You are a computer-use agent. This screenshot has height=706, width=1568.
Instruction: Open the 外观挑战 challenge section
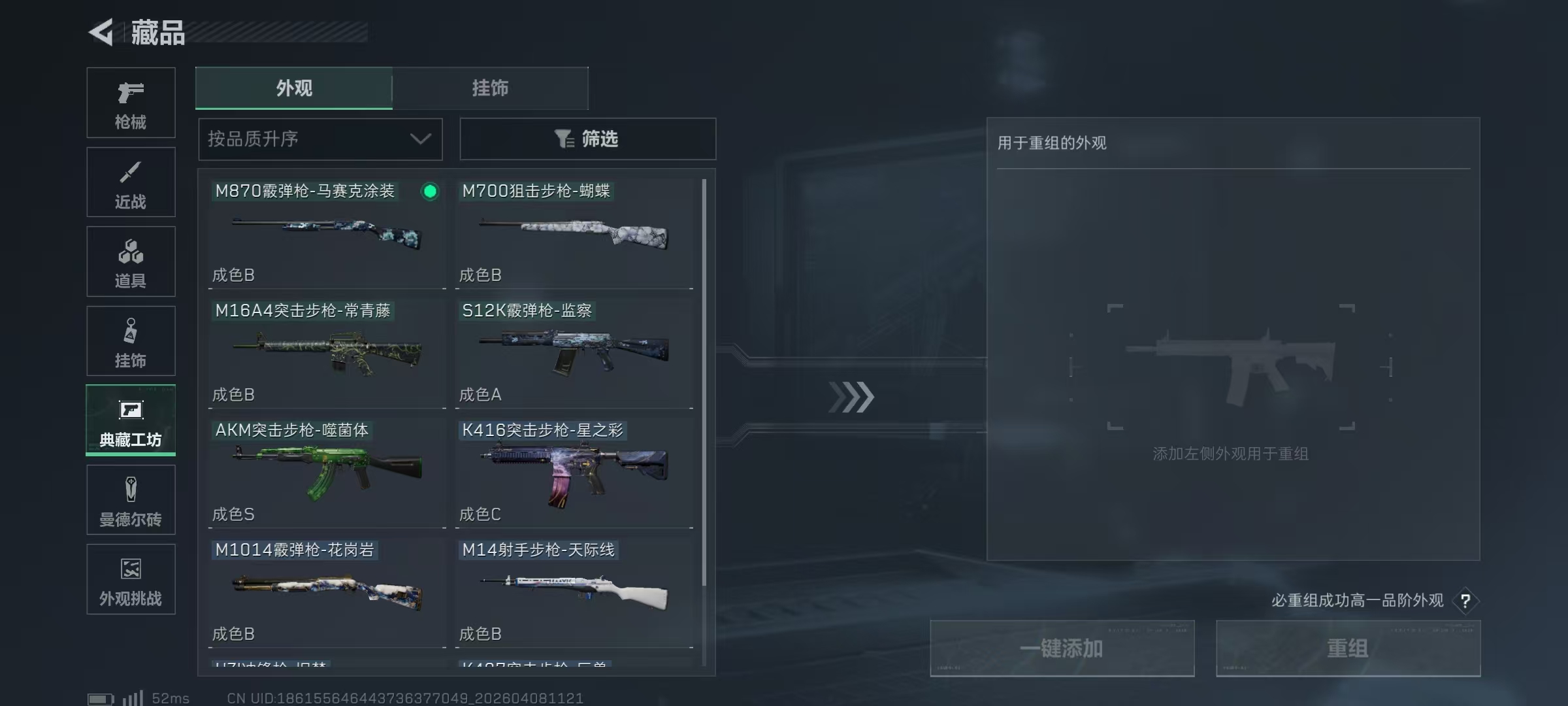click(131, 579)
